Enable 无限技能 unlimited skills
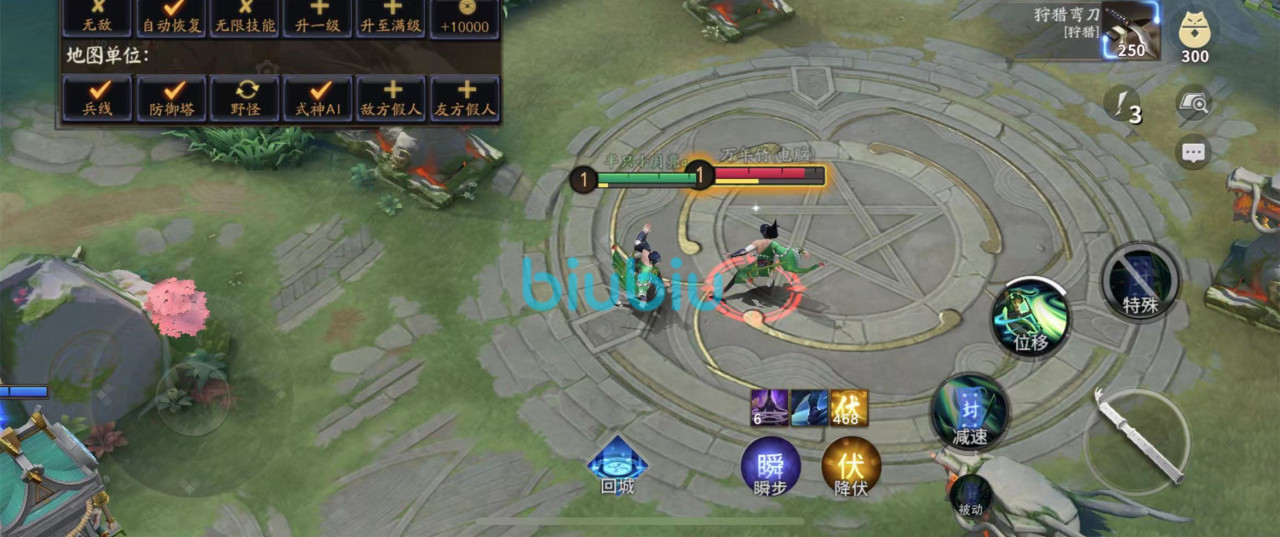The image size is (1280, 537). [245, 17]
